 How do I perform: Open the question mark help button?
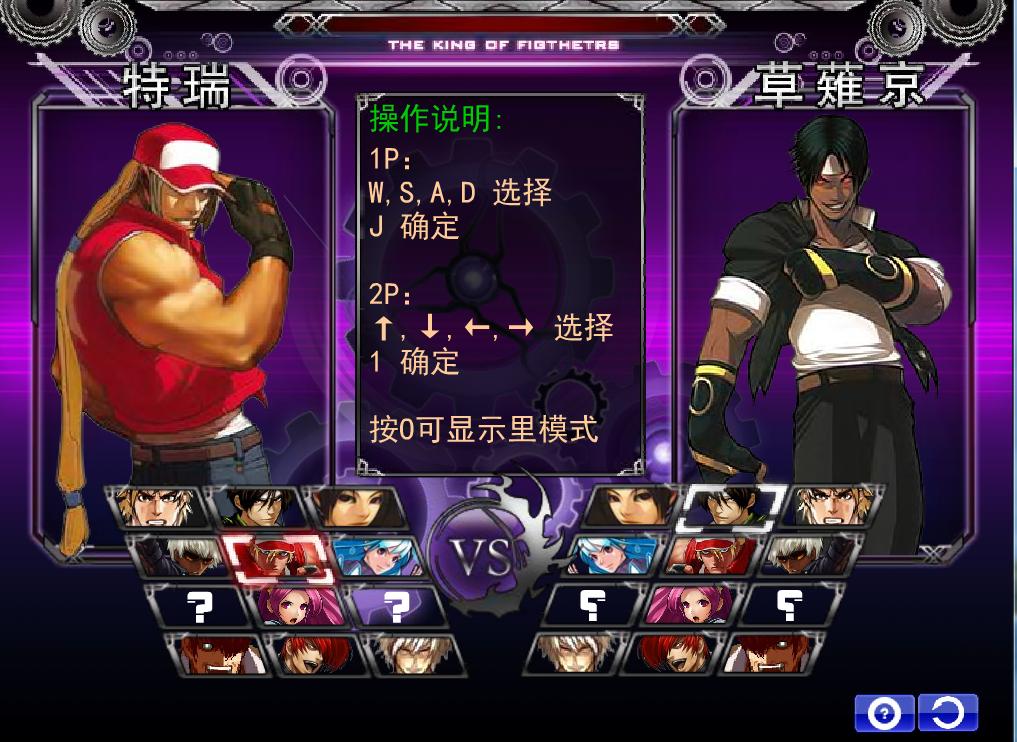coord(884,713)
